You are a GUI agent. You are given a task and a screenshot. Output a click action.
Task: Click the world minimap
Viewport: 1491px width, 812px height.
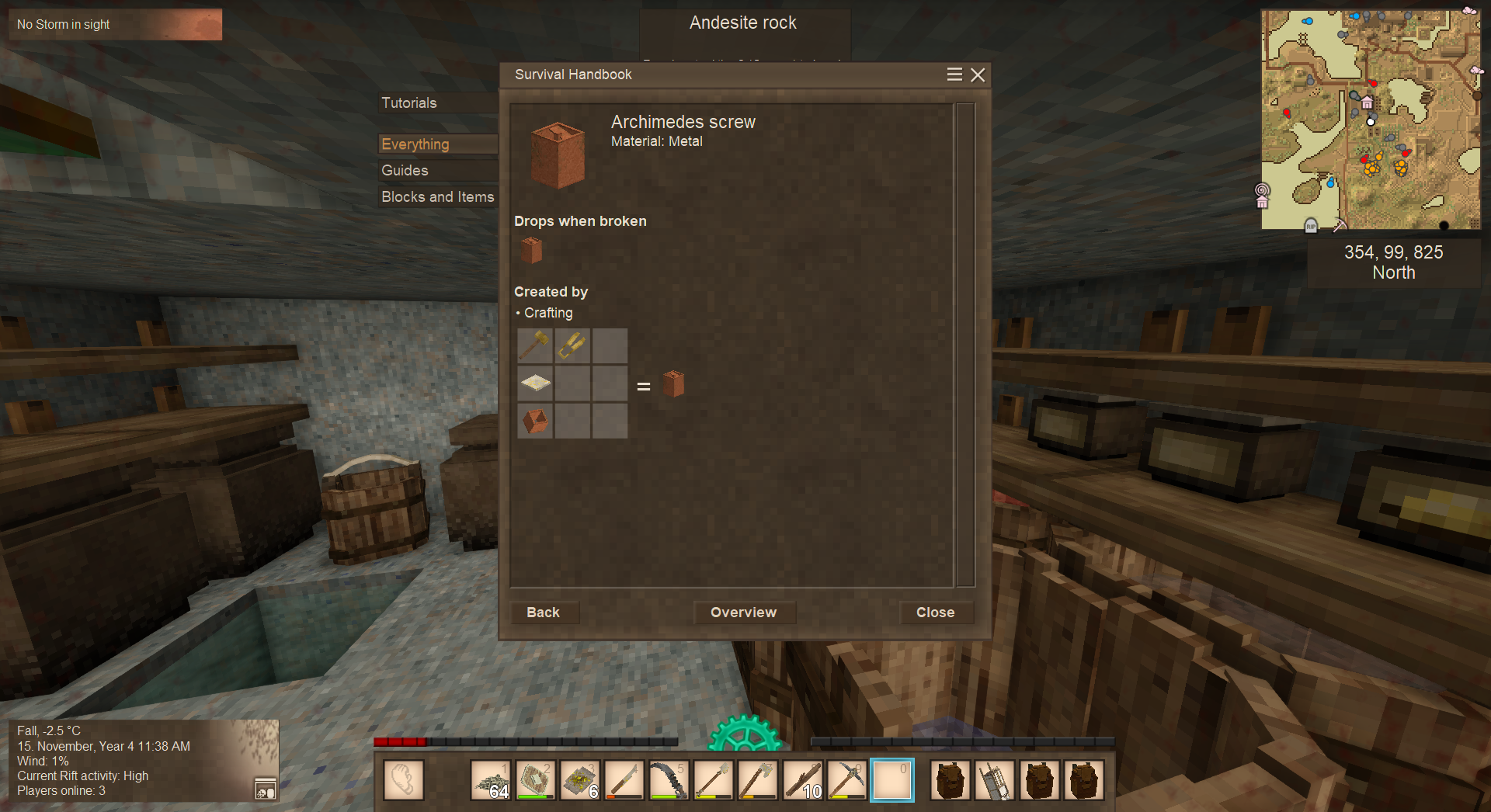pyautogui.click(x=1370, y=120)
